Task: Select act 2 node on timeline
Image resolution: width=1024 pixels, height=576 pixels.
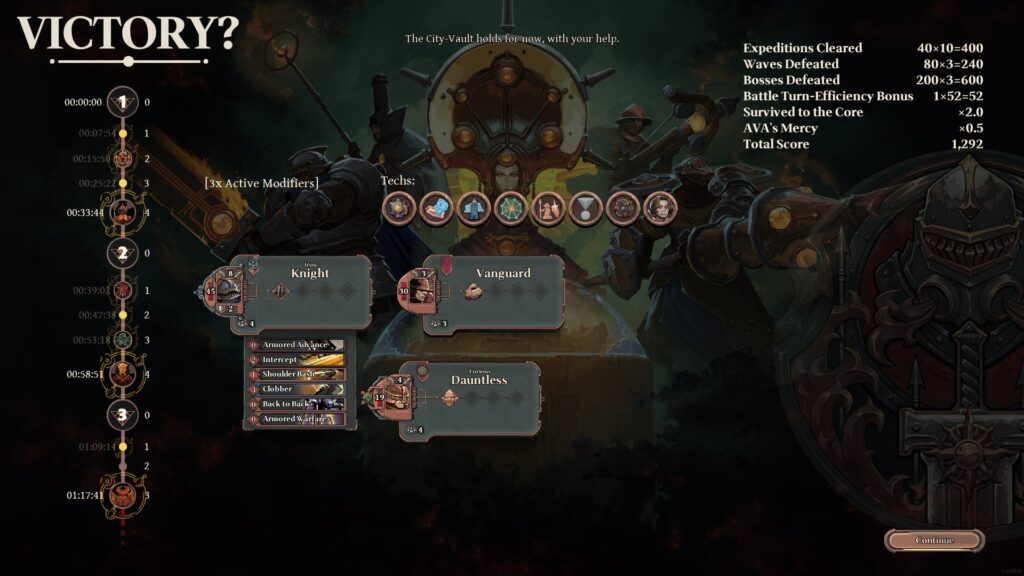Action: [x=123, y=253]
